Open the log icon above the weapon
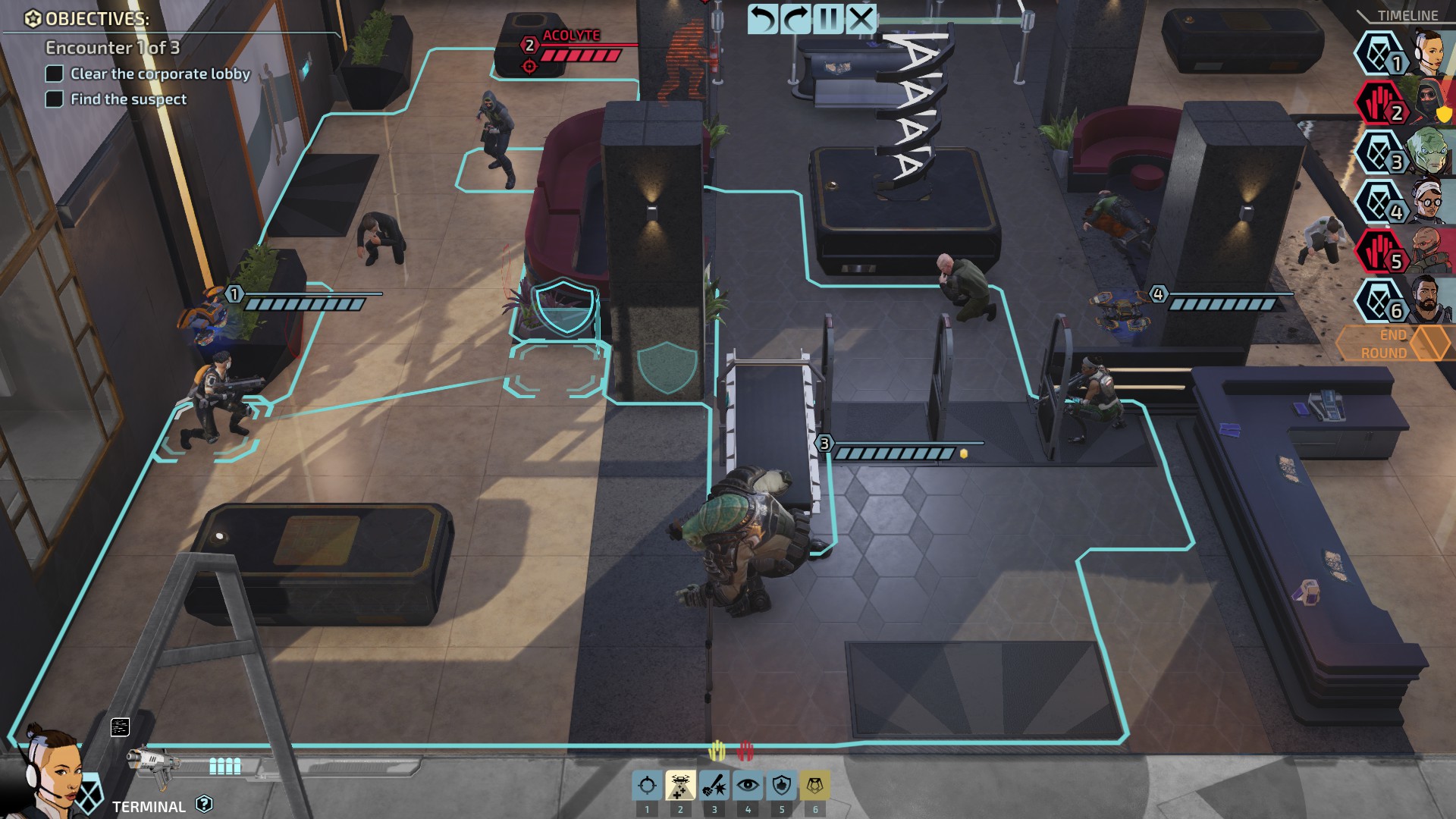The height and width of the screenshot is (819, 1456). pyautogui.click(x=120, y=727)
